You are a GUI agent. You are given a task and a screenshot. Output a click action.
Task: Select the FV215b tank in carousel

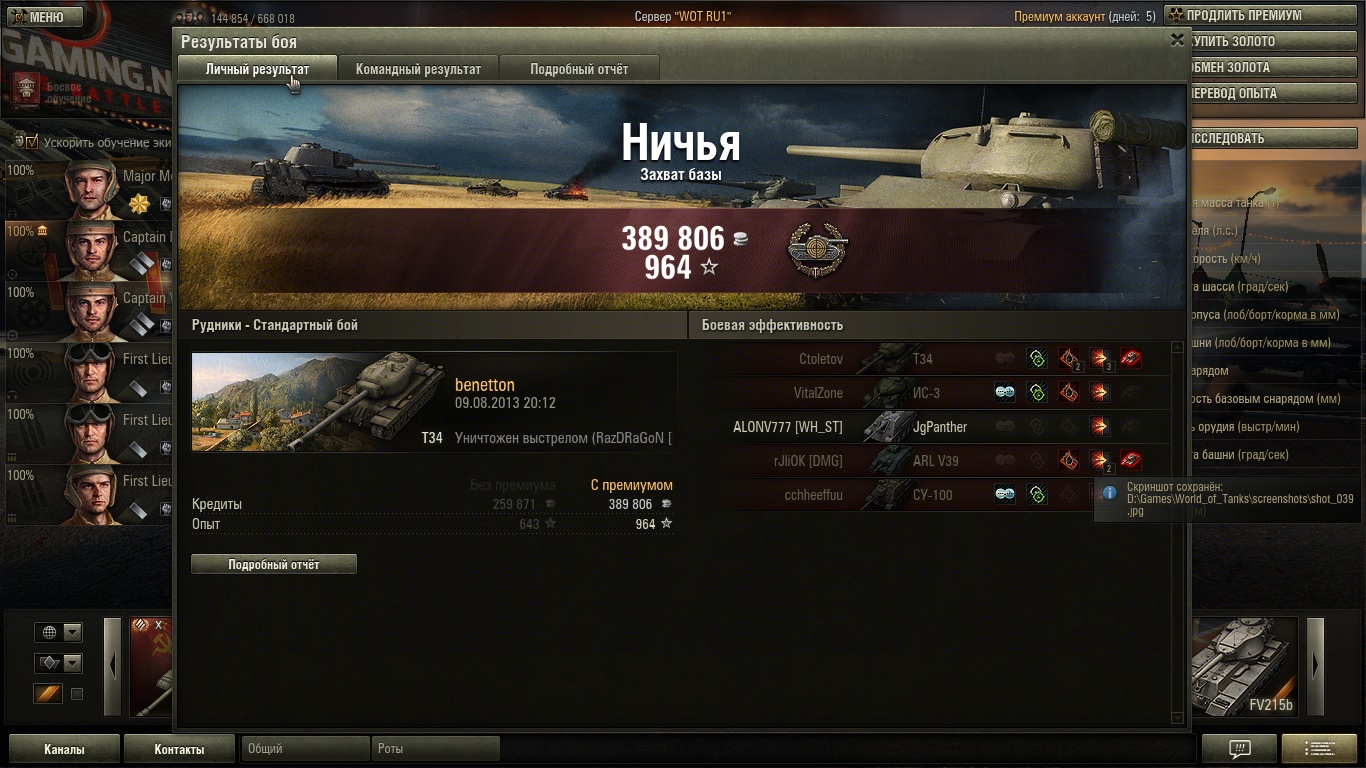(x=1245, y=667)
